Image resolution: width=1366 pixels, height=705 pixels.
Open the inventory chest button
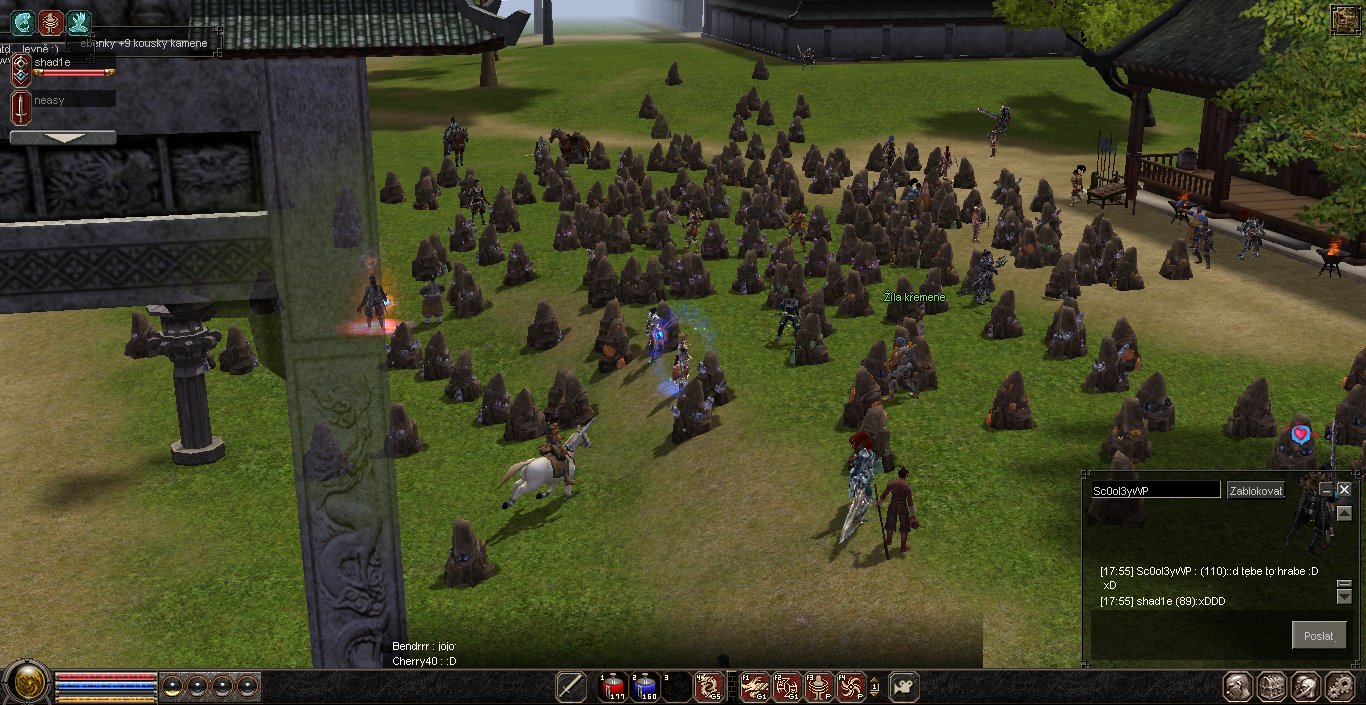(1272, 686)
